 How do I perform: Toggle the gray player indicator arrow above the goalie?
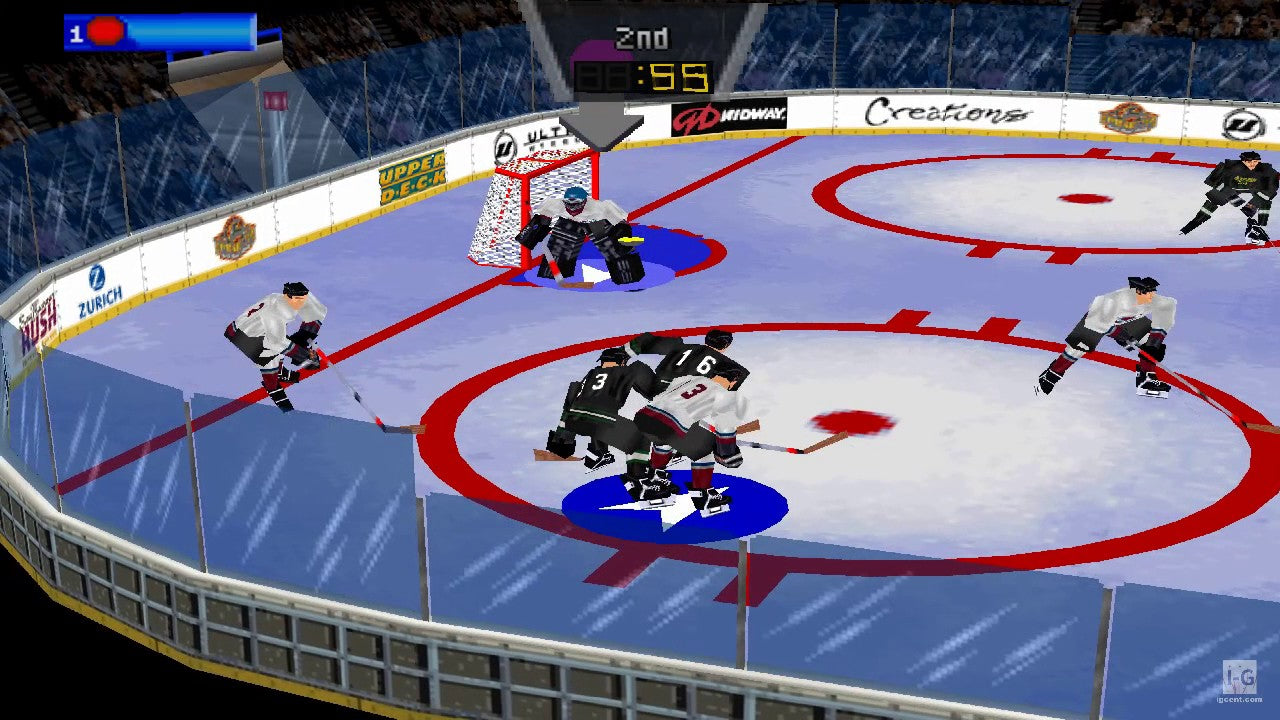600,125
